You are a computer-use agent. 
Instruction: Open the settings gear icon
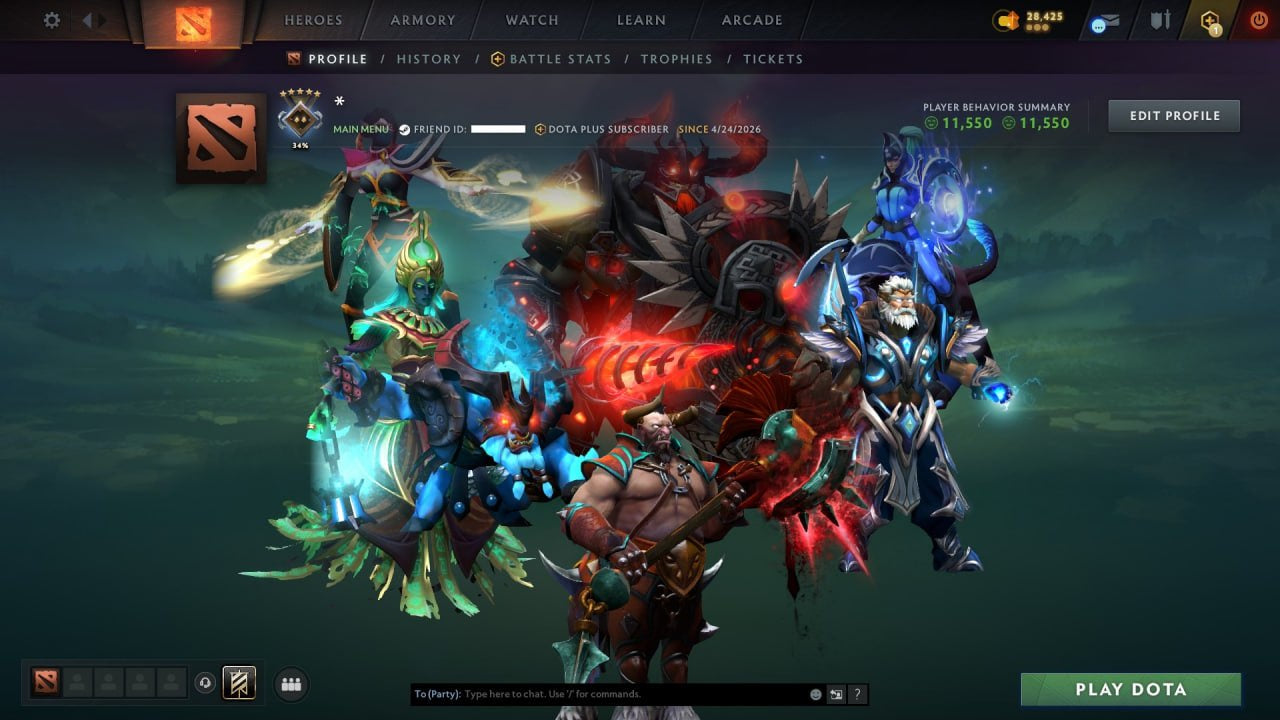(x=50, y=19)
